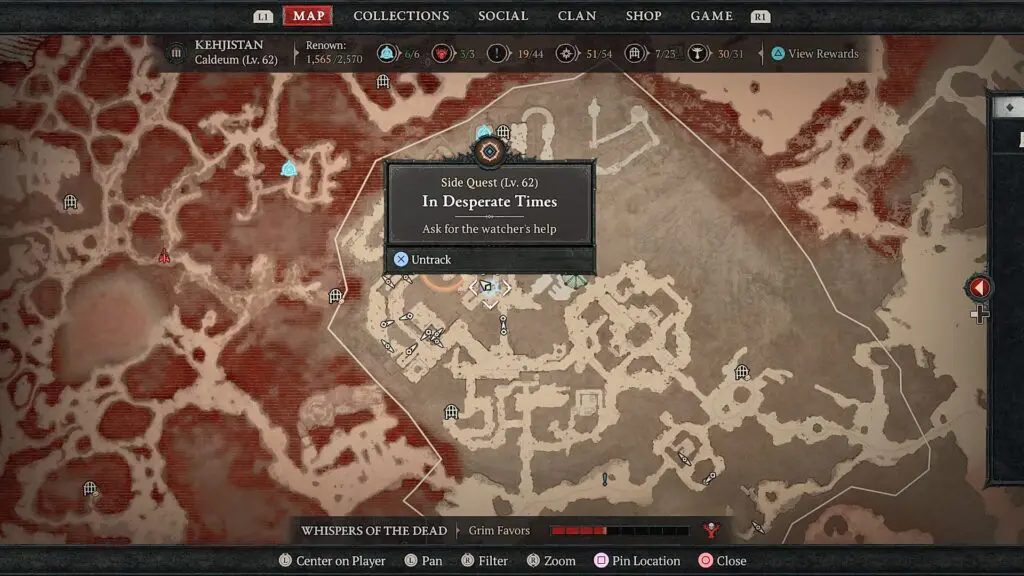The width and height of the screenshot is (1024, 576).
Task: Open the Game tab
Action: [711, 16]
